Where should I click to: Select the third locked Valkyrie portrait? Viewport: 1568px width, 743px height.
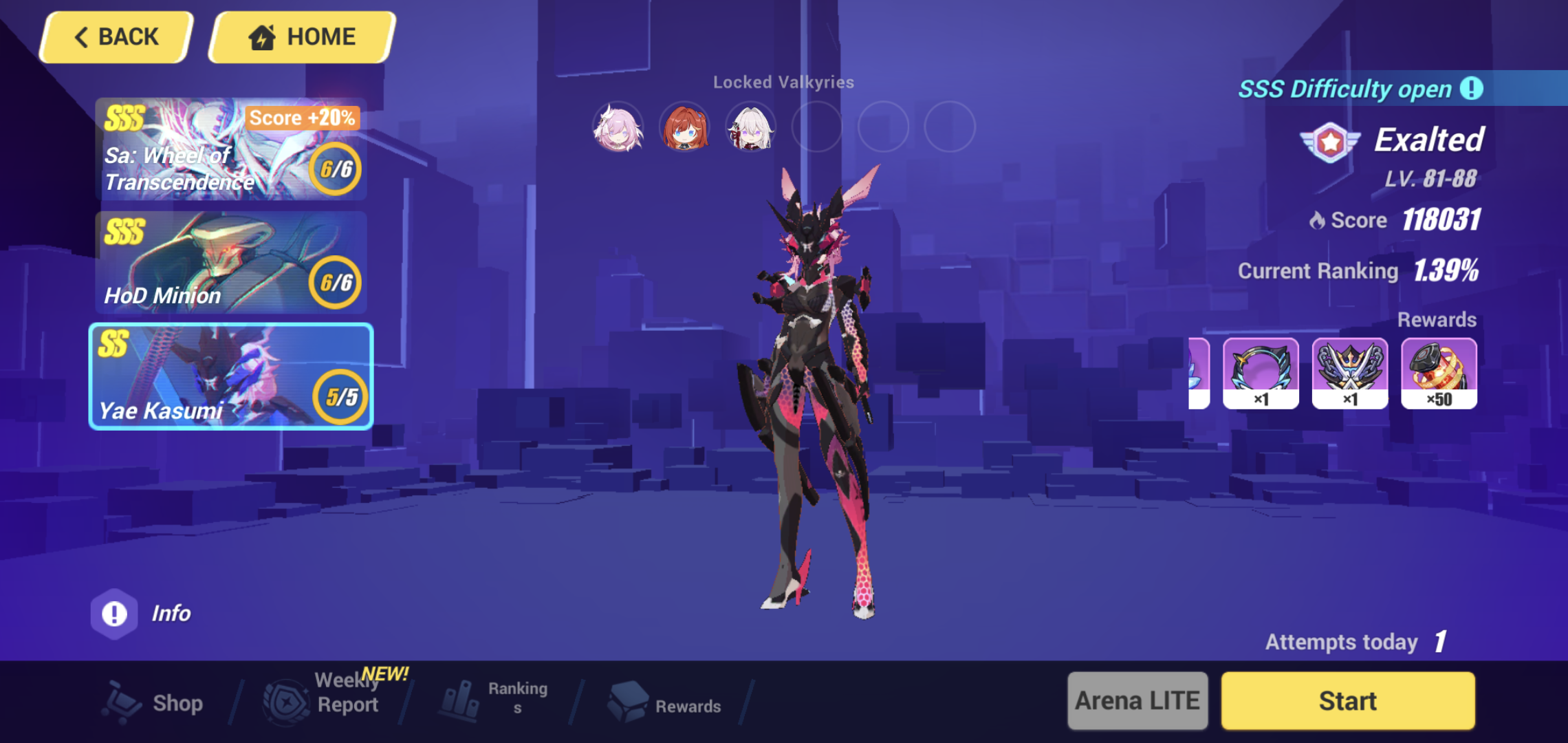(x=750, y=128)
